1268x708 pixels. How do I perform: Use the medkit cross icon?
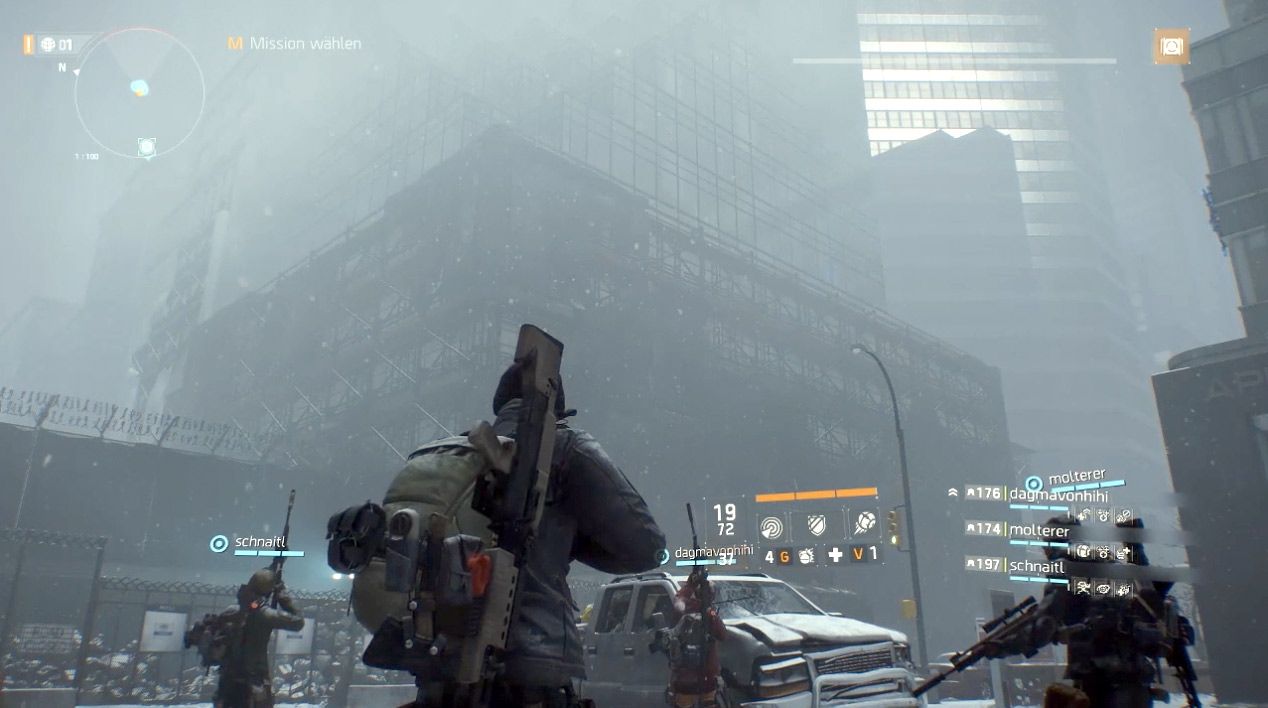pyautogui.click(x=835, y=555)
